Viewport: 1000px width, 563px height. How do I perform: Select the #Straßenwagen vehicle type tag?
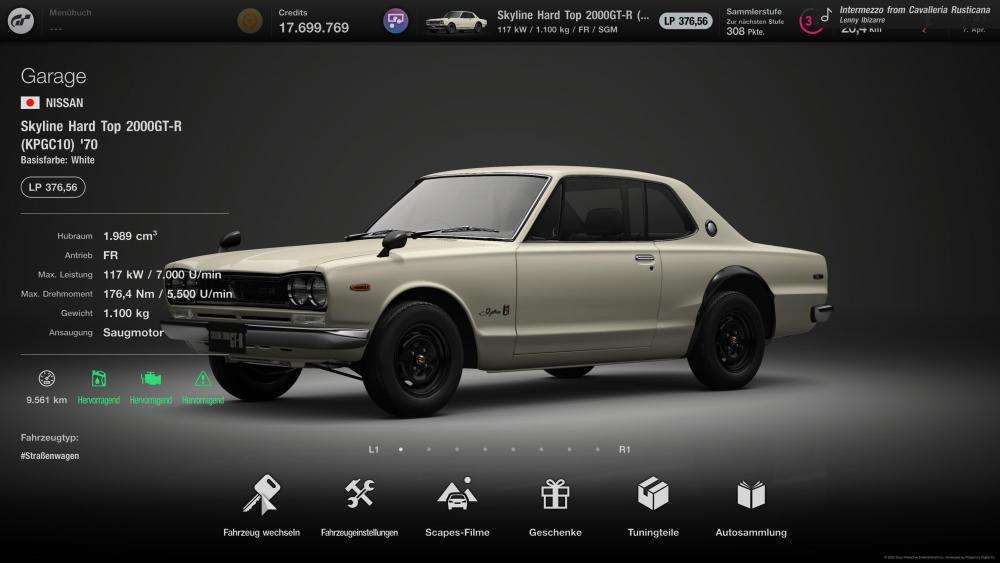(50, 455)
